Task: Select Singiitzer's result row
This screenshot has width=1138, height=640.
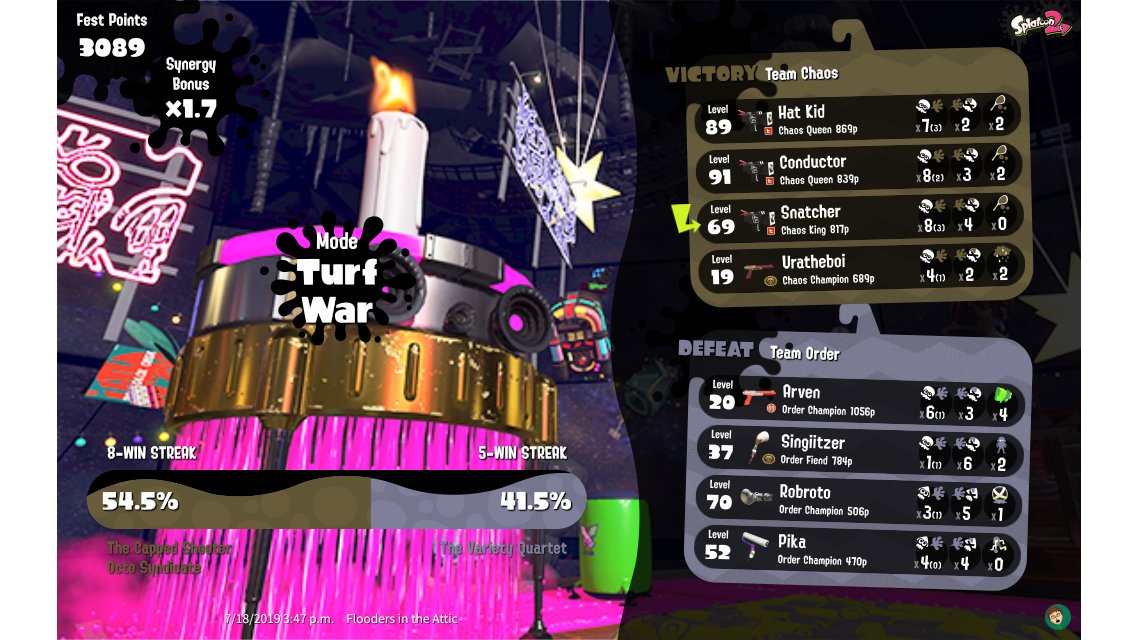Action: (x=860, y=449)
